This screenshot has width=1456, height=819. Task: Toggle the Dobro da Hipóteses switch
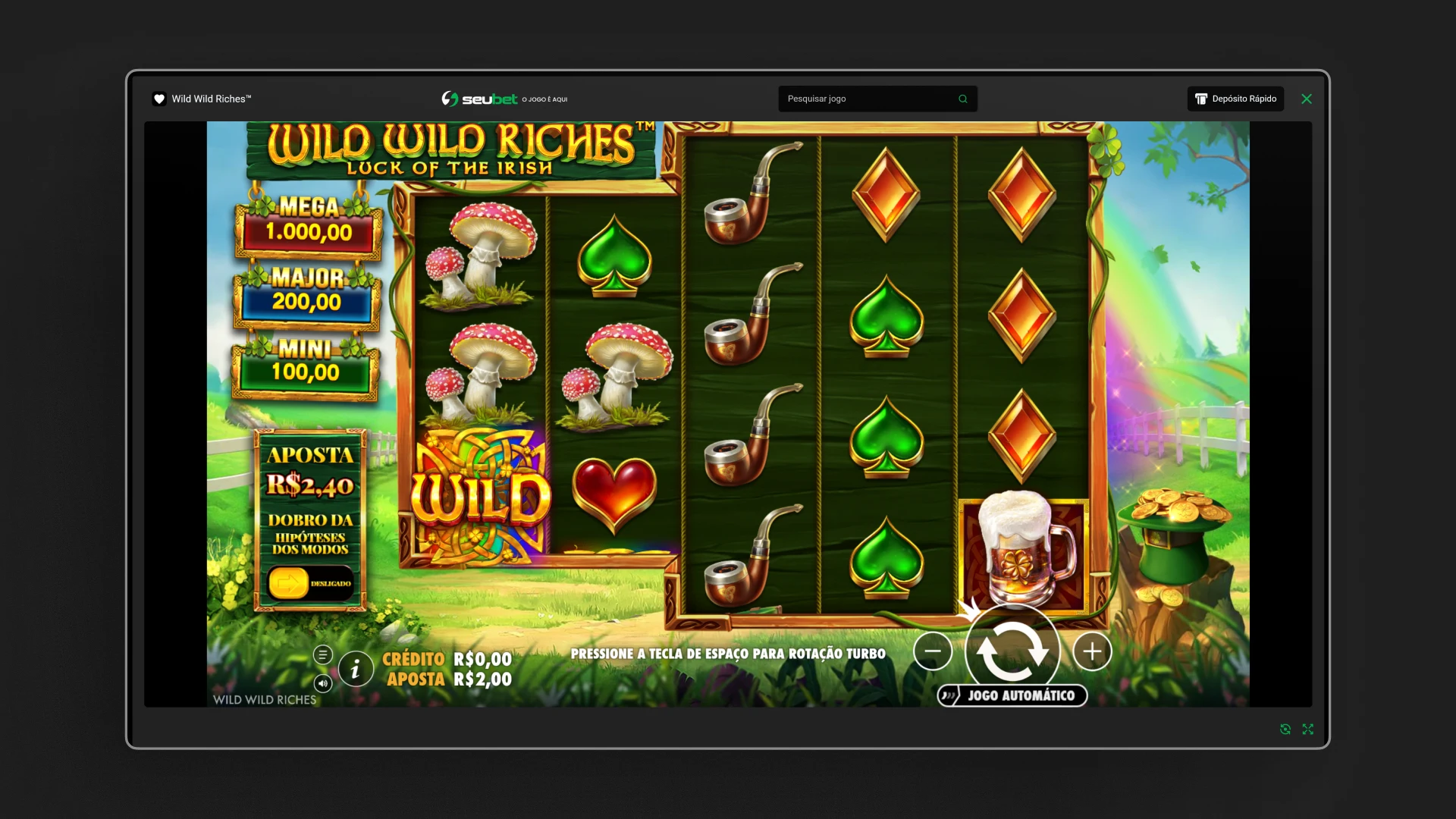pos(310,583)
